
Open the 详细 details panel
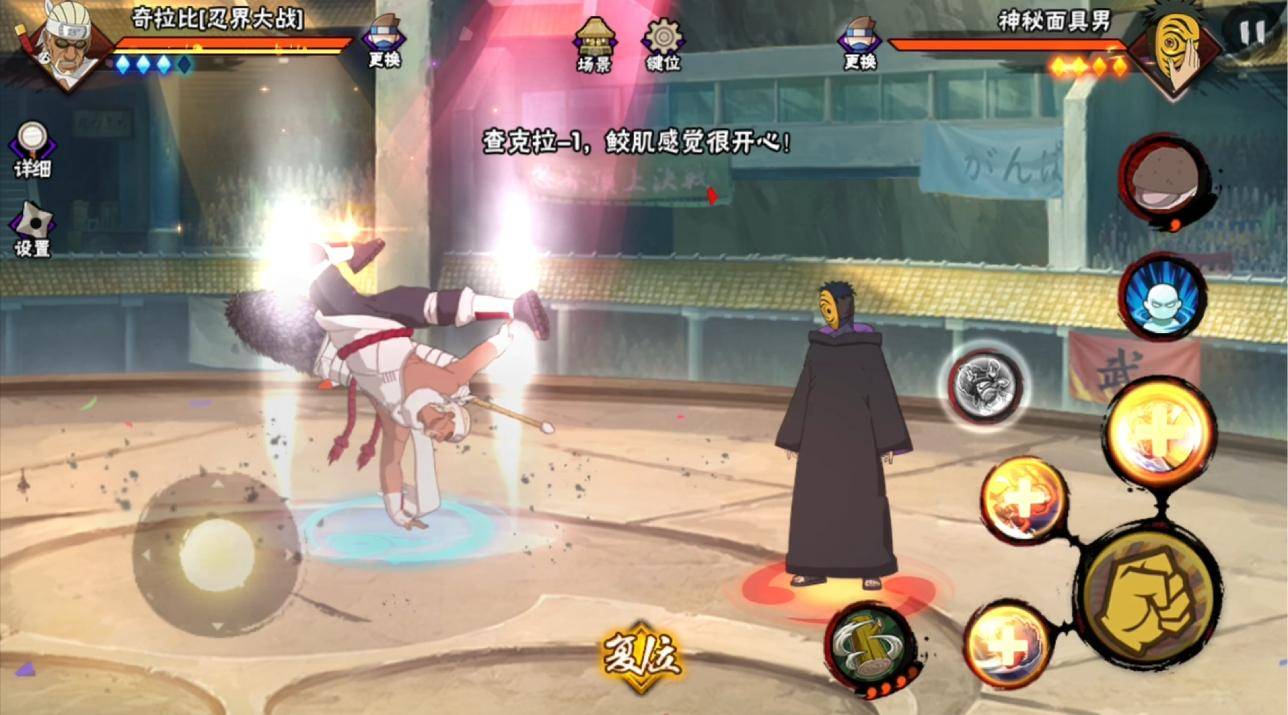(x=32, y=149)
